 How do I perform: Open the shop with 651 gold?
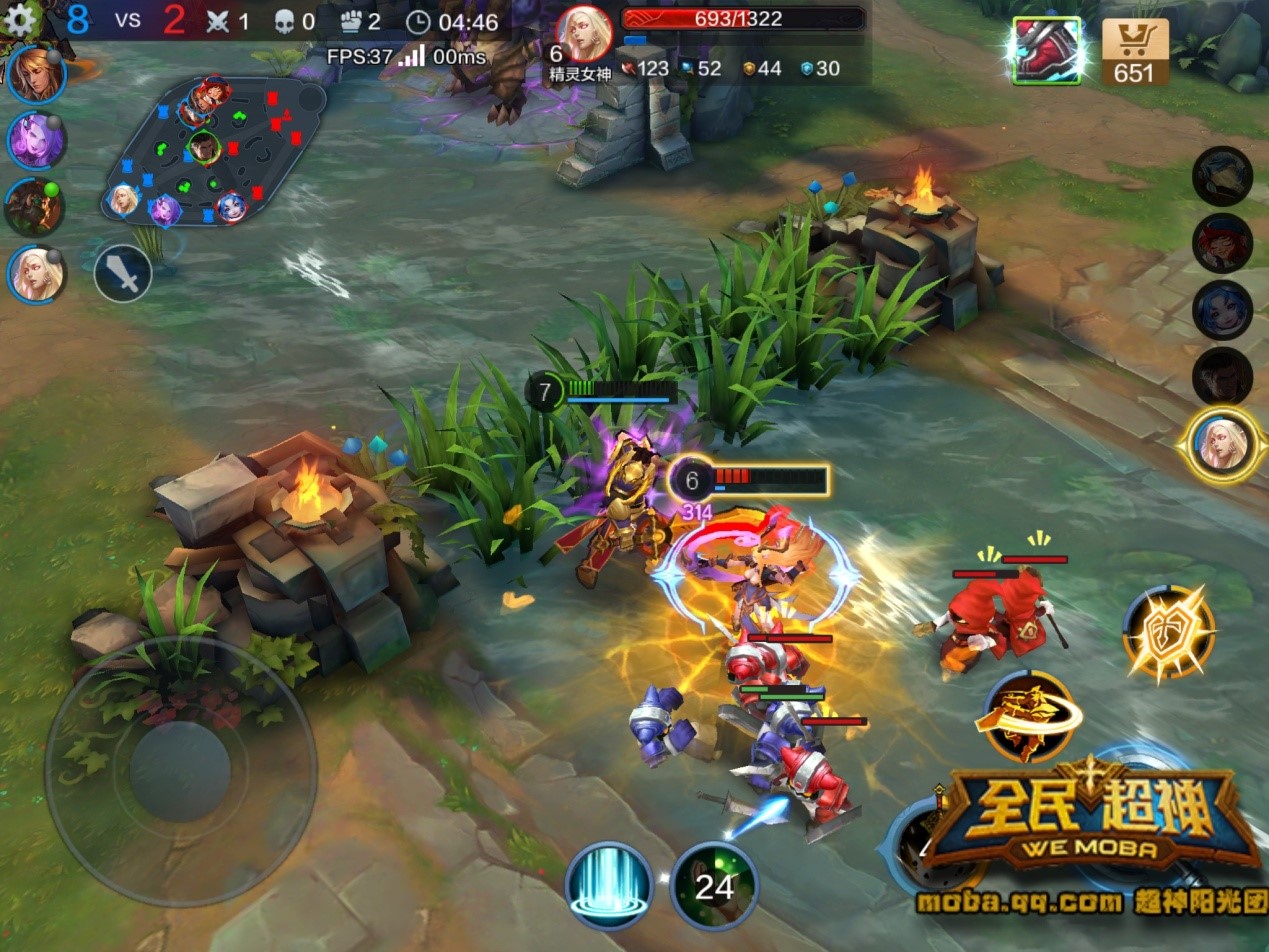1135,51
